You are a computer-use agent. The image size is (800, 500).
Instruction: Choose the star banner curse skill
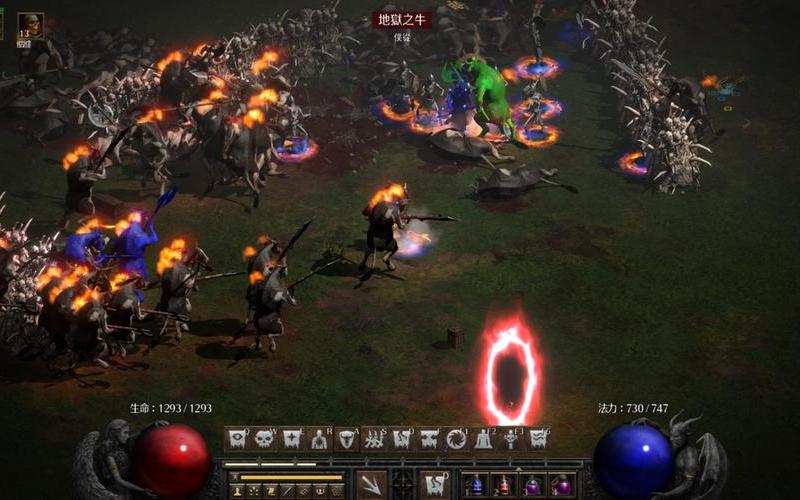[292, 438]
